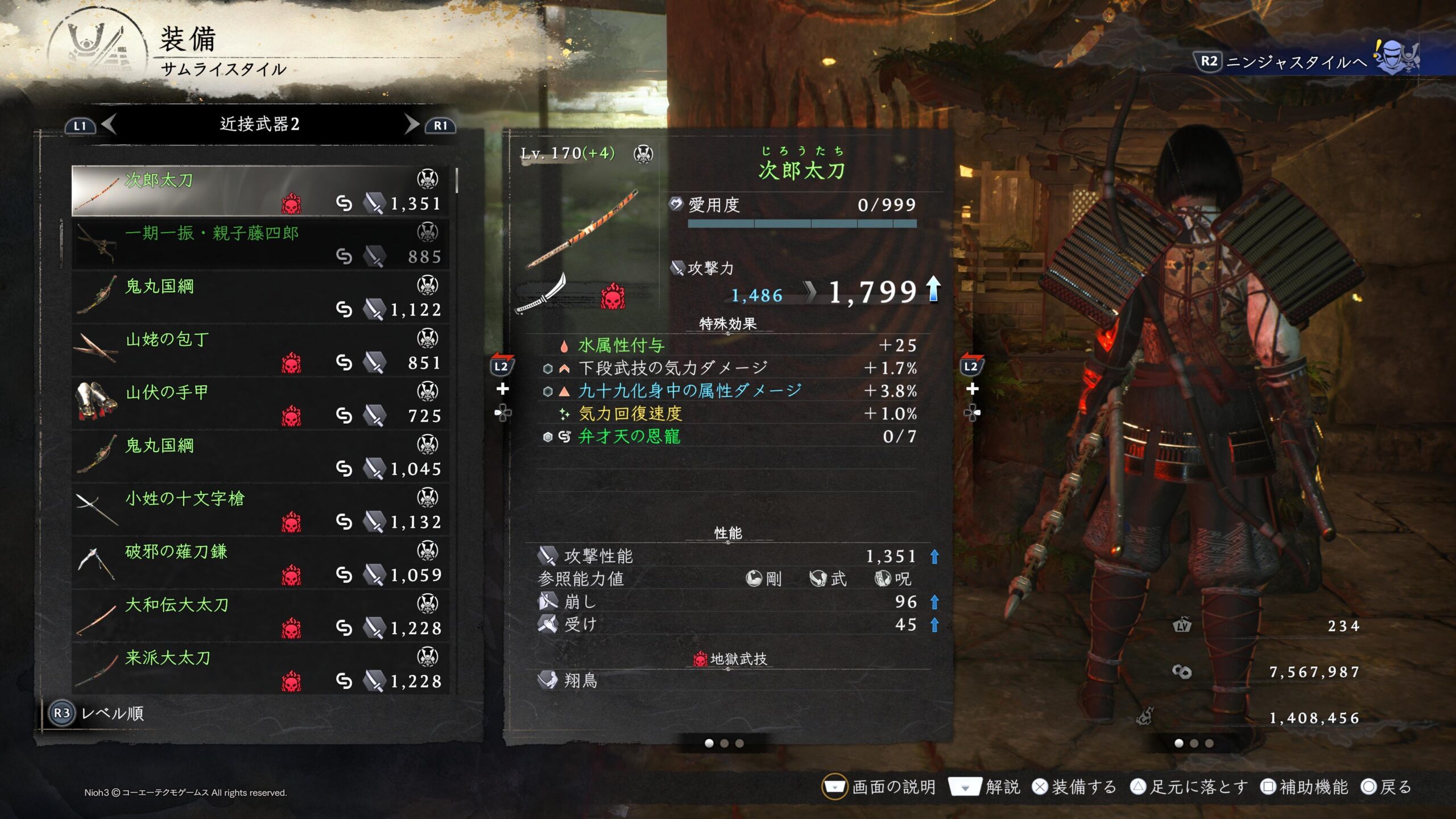Image resolution: width=1456 pixels, height=819 pixels.
Task: Pick the 来派大太刀 weapon row
Action: click(x=260, y=669)
